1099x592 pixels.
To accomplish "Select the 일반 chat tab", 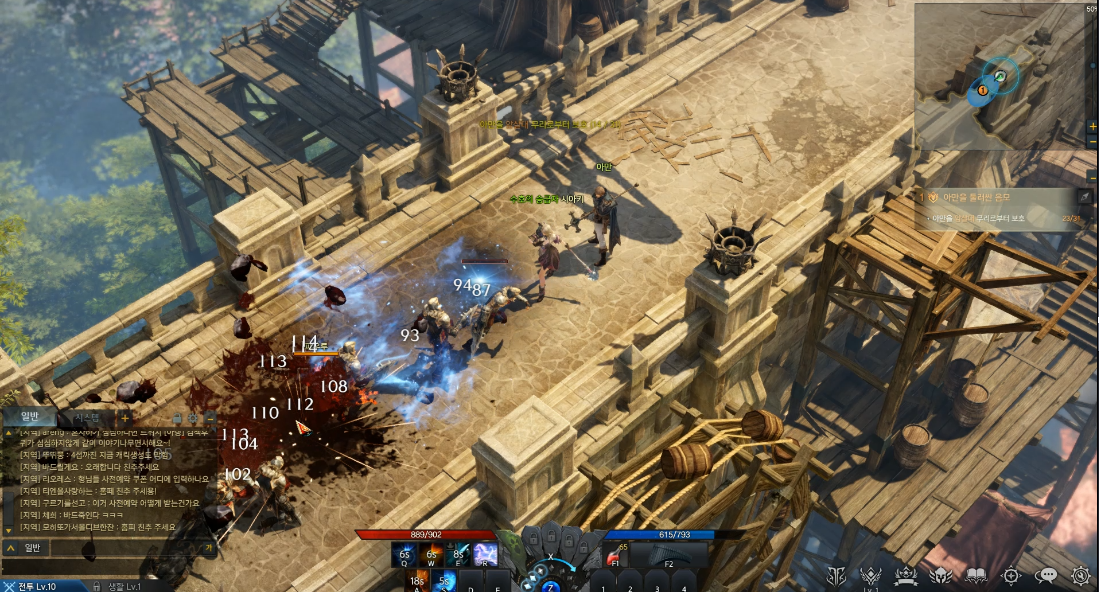I will [x=30, y=417].
